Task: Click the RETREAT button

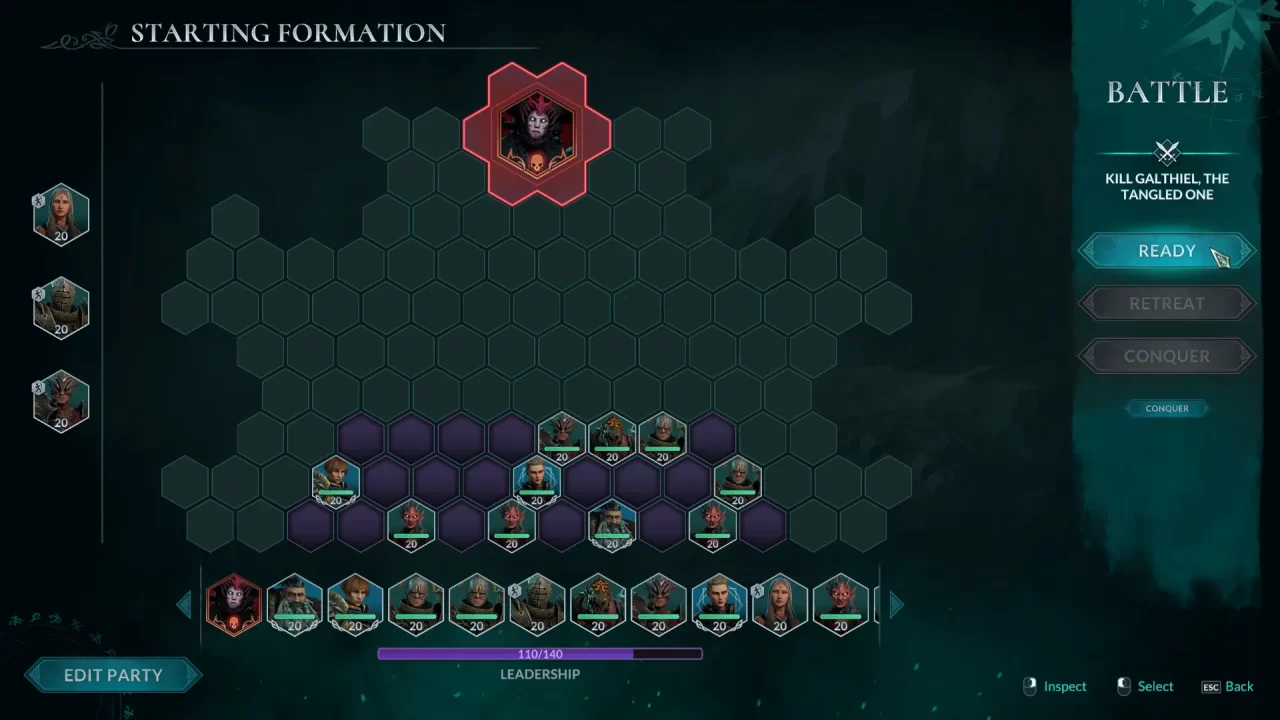Action: click(x=1166, y=303)
